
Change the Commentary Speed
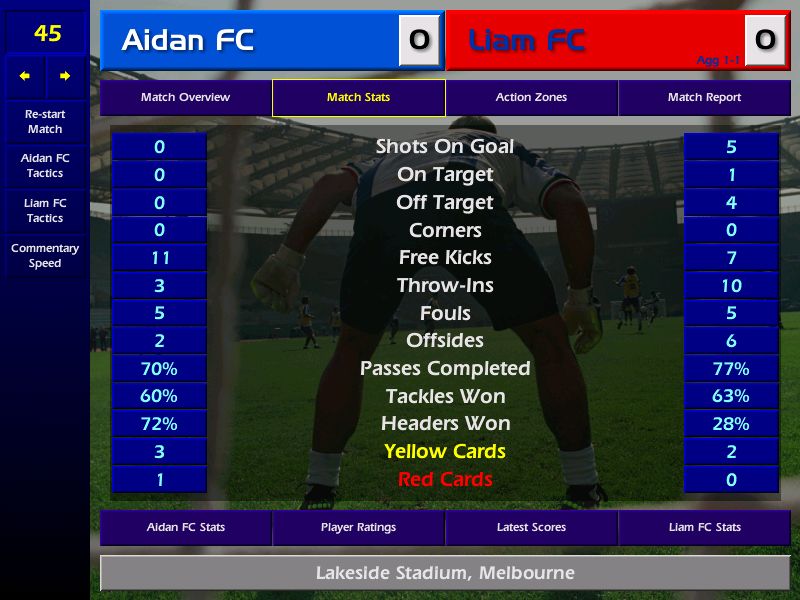point(45,256)
